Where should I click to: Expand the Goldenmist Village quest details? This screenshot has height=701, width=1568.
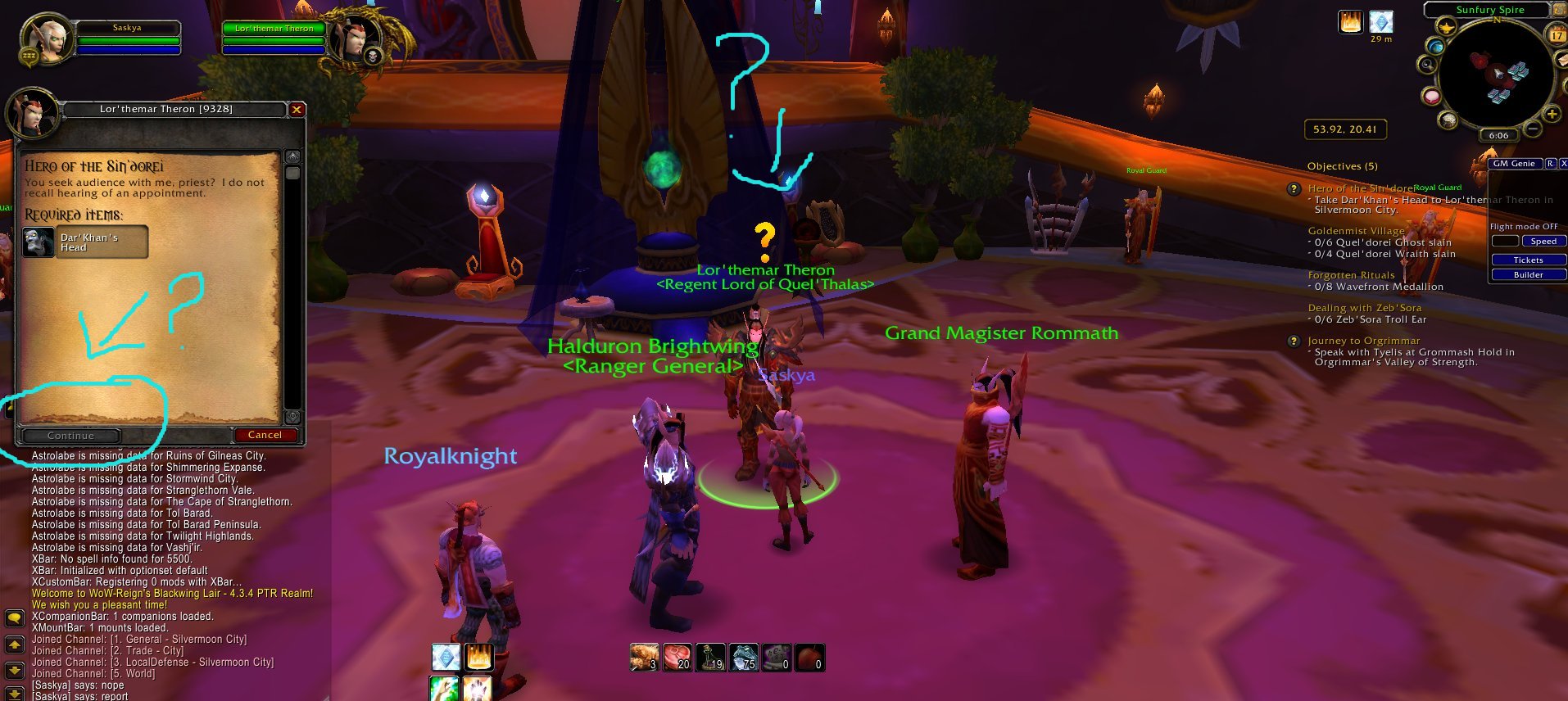(1357, 231)
